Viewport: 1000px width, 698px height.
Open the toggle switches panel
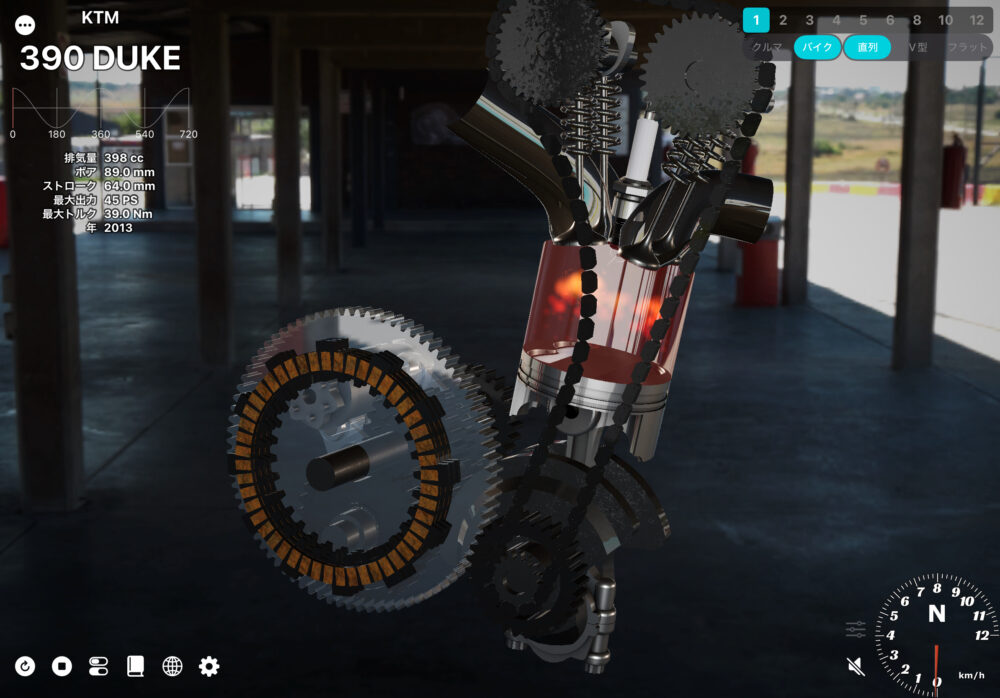98,666
